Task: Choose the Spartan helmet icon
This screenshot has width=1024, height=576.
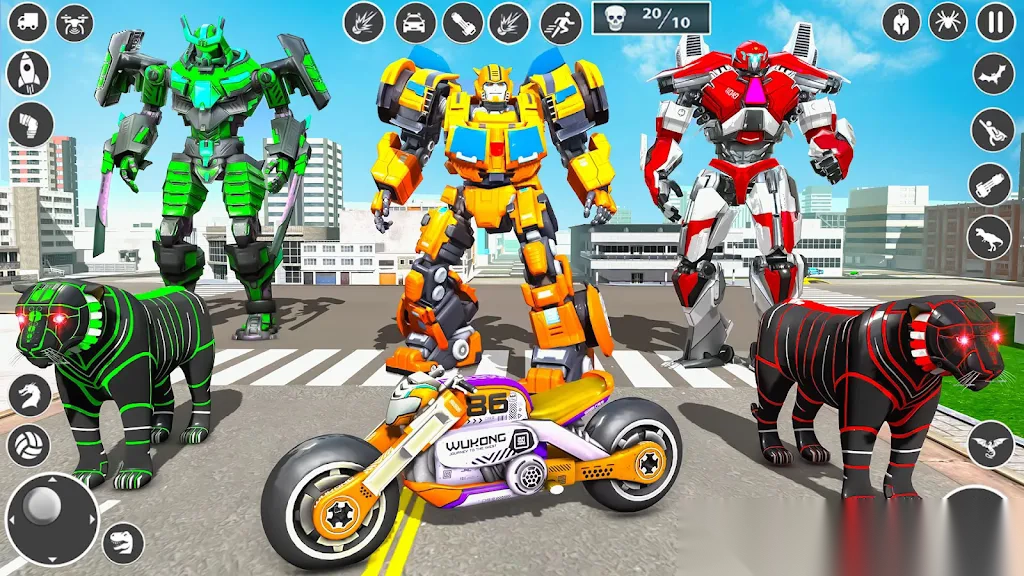Action: 901,22
